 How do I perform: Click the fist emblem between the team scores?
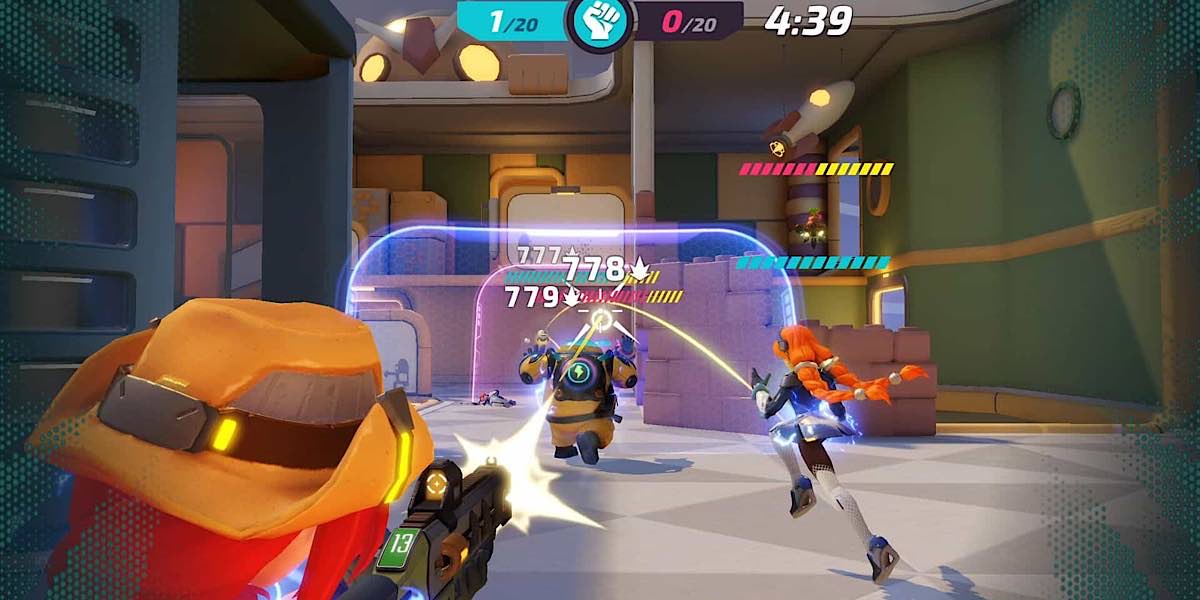tap(600, 22)
